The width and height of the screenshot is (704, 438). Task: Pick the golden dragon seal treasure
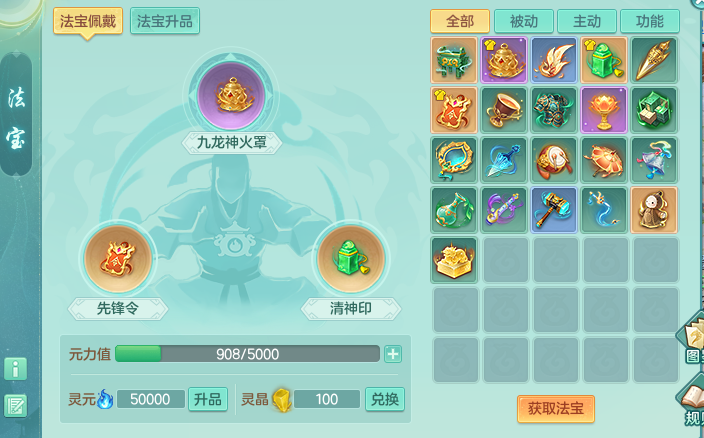454,259
